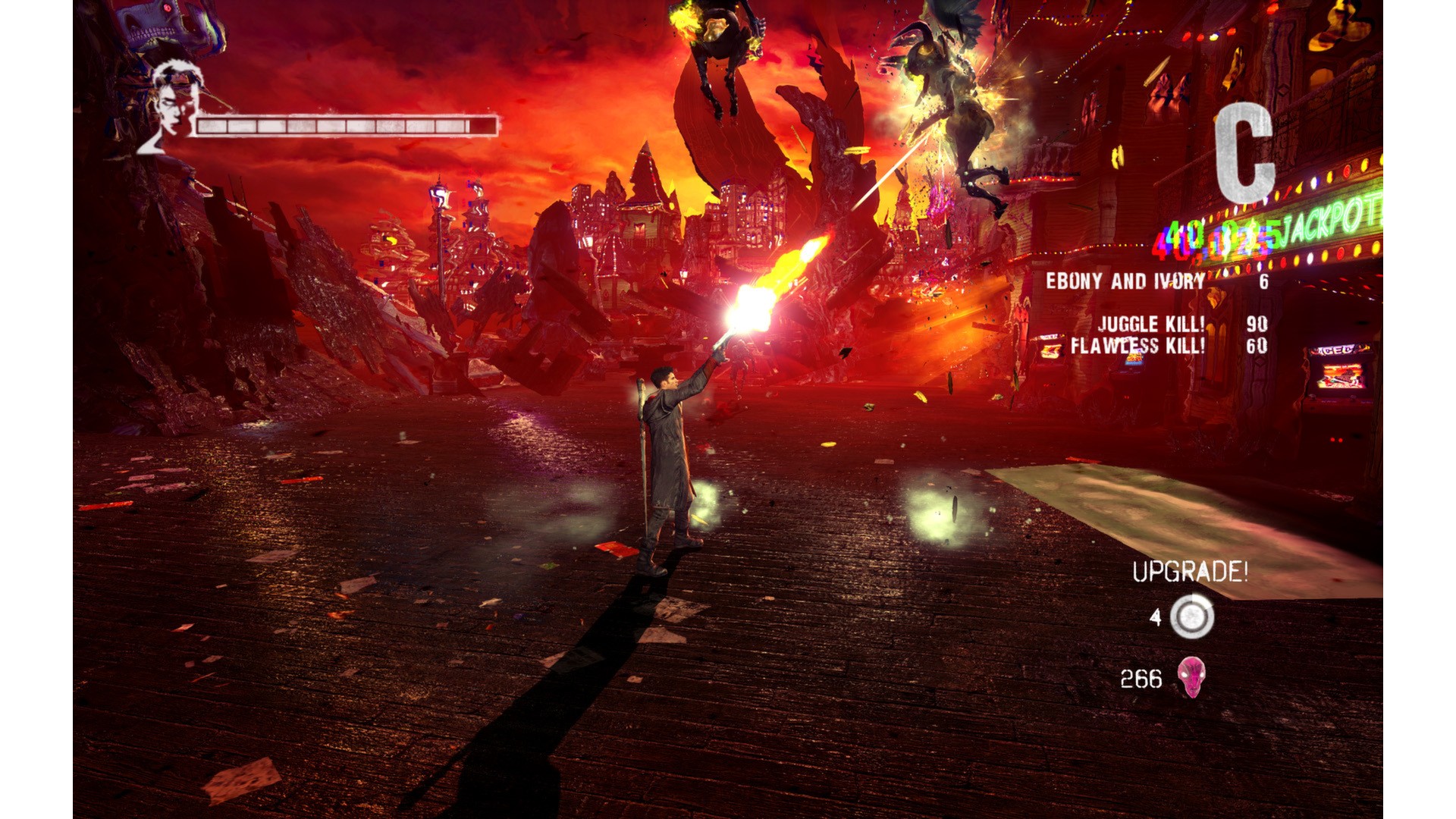Click Dante's portrait icon beside the health bar
The width and height of the screenshot is (1456, 819).
tap(168, 108)
